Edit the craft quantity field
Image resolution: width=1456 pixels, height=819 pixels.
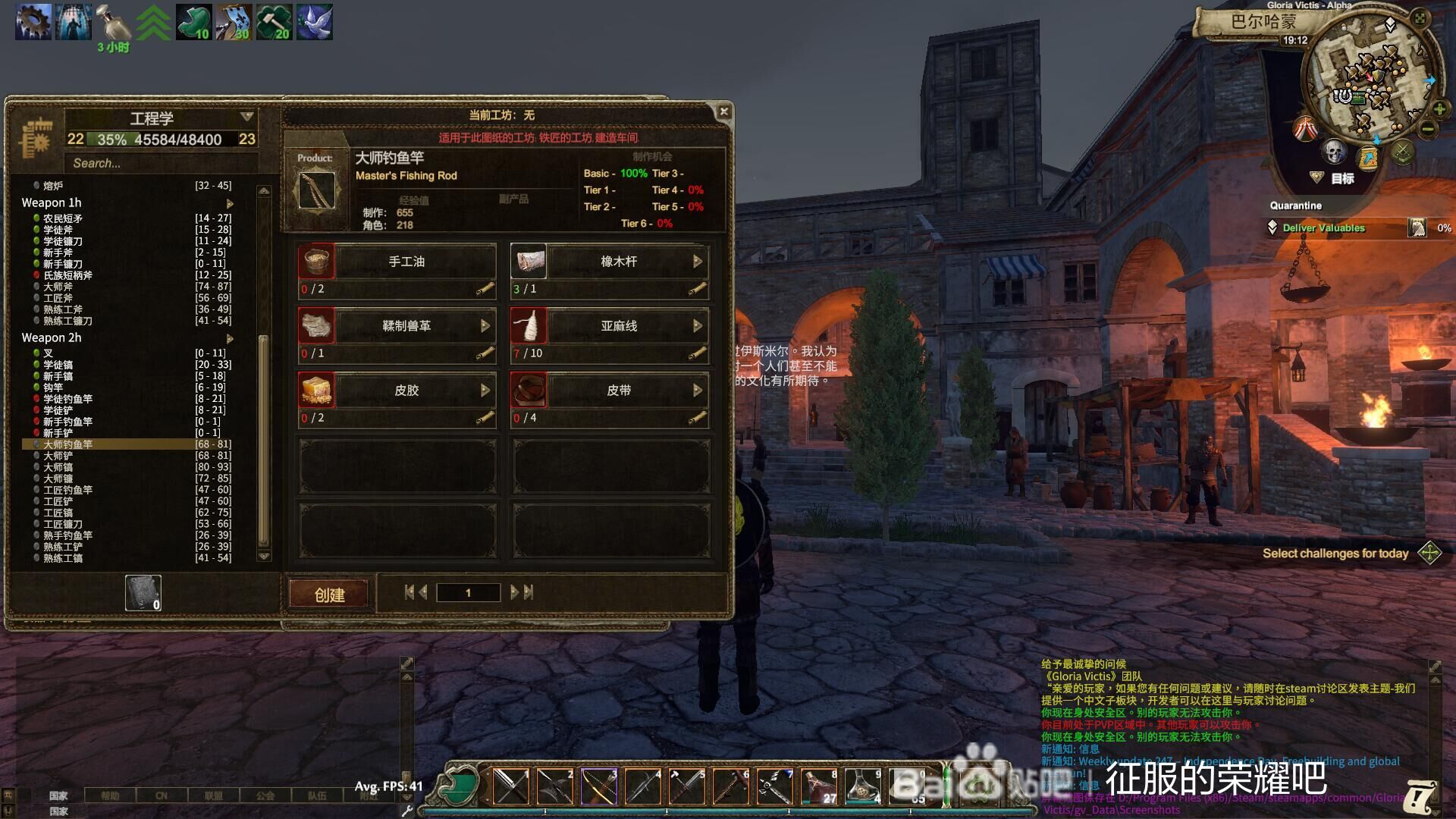click(x=468, y=593)
